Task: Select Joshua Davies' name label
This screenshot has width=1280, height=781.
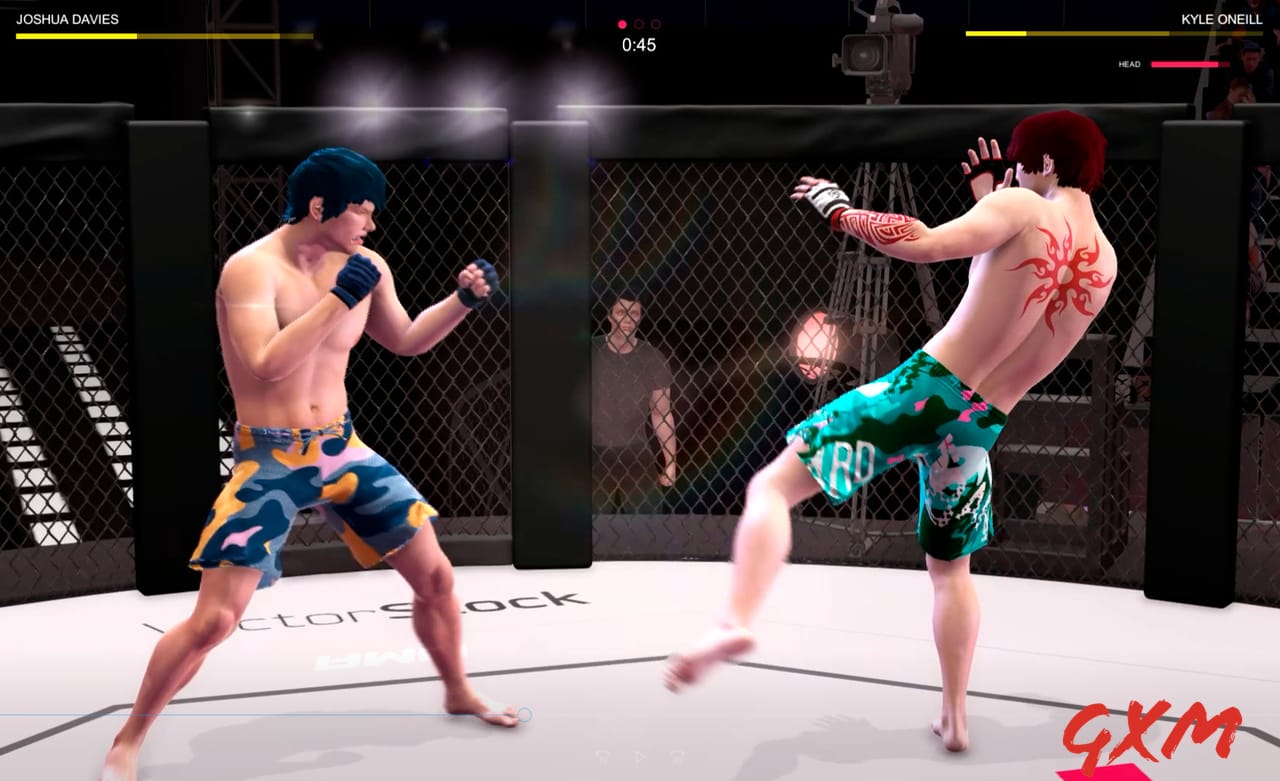Action: (70, 17)
